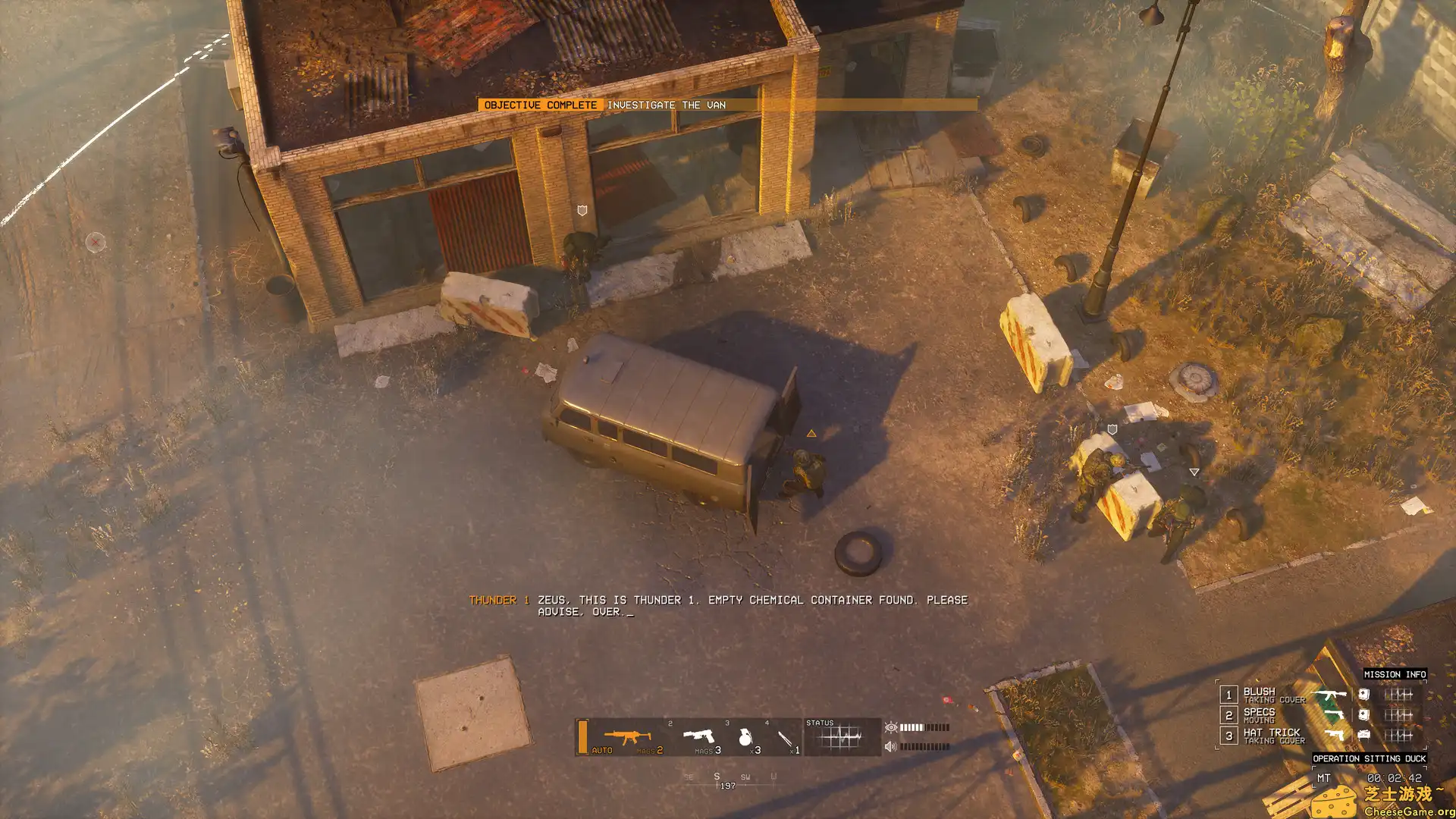This screenshot has width=1456, height=819.
Task: Click Blush's medkit icon in squad list
Action: (x=1363, y=694)
